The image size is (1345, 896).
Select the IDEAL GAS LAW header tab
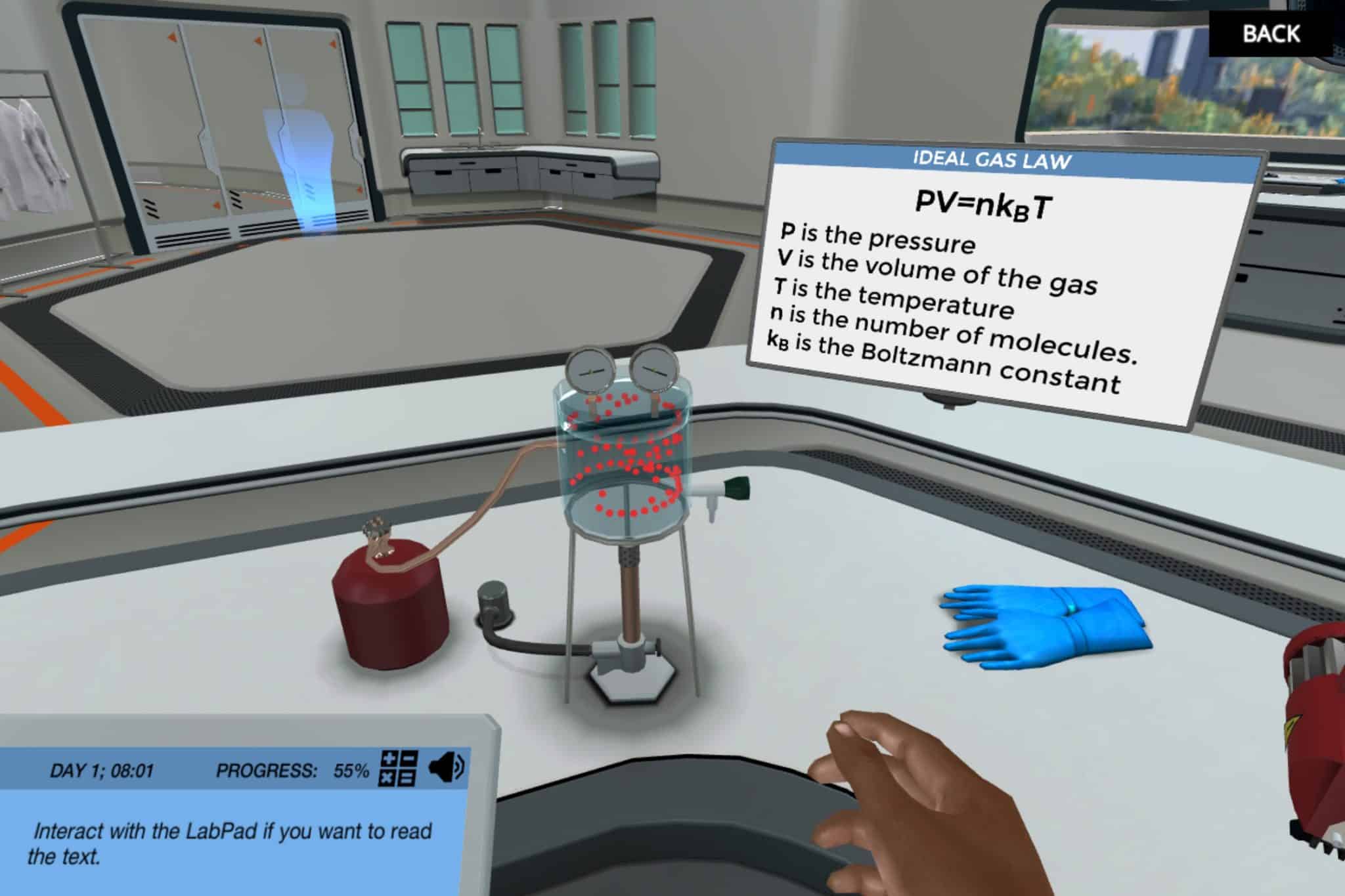pos(992,158)
